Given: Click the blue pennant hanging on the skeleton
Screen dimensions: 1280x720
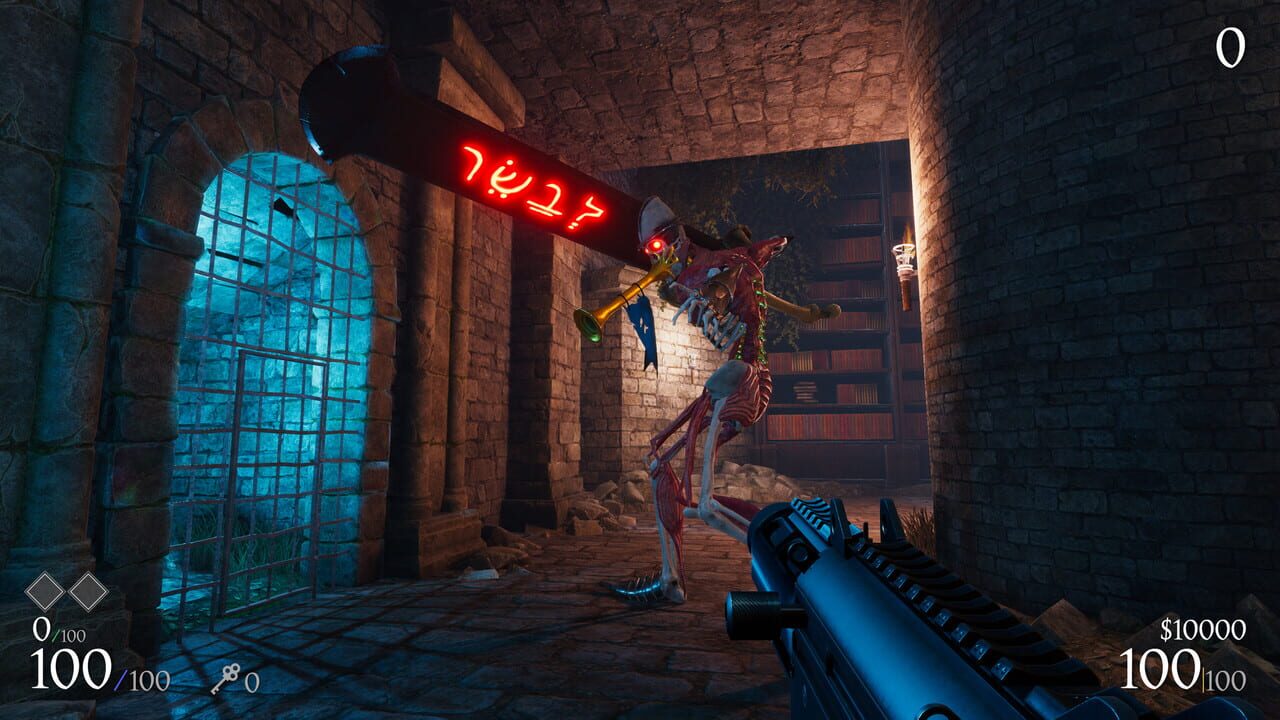Looking at the screenshot, I should (646, 327).
